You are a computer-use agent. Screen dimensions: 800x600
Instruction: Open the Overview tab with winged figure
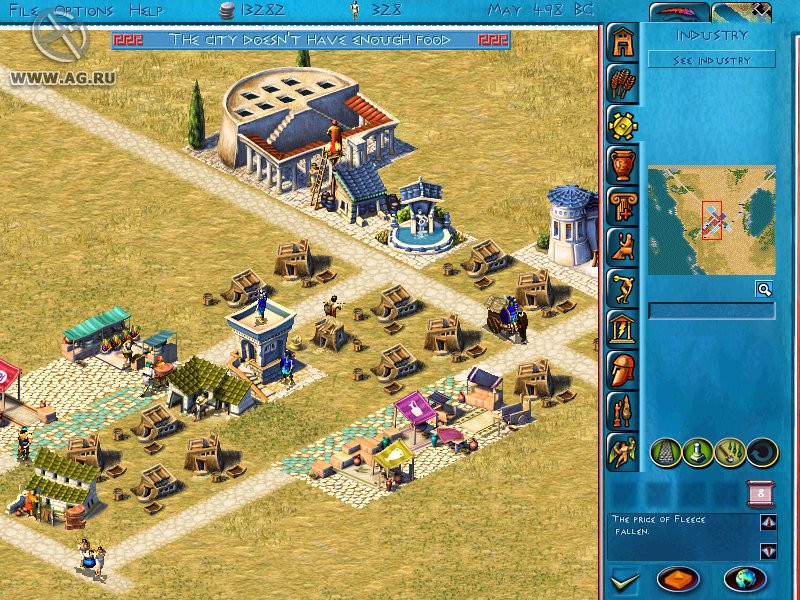pos(621,450)
